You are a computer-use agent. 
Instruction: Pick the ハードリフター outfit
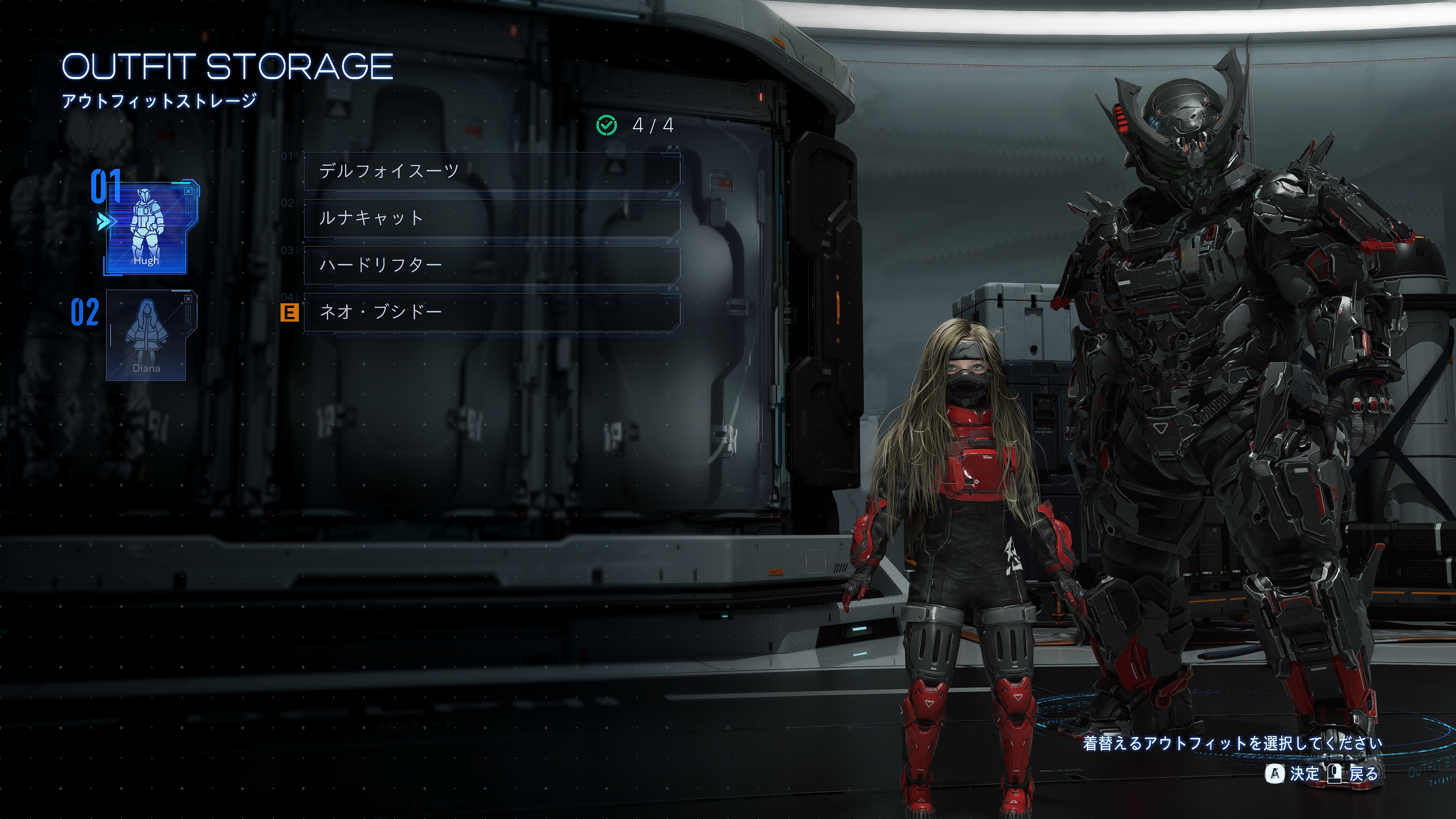click(491, 265)
